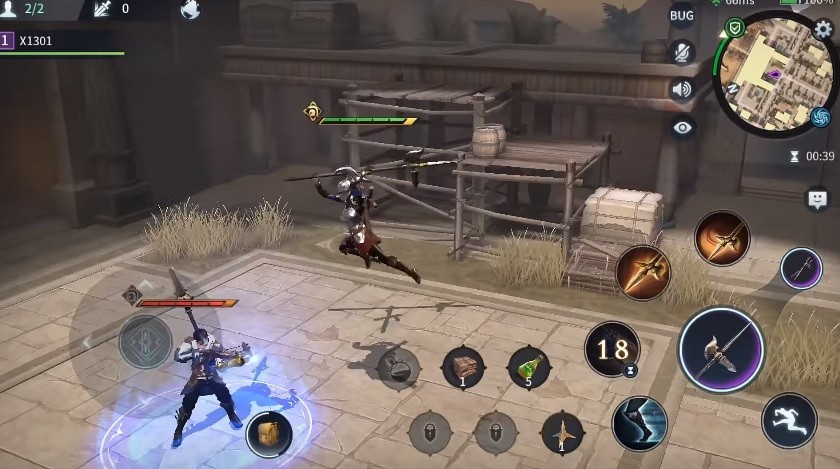This screenshot has width=840, height=469.
Task: Select the round bomb flask slot
Action: [398, 367]
